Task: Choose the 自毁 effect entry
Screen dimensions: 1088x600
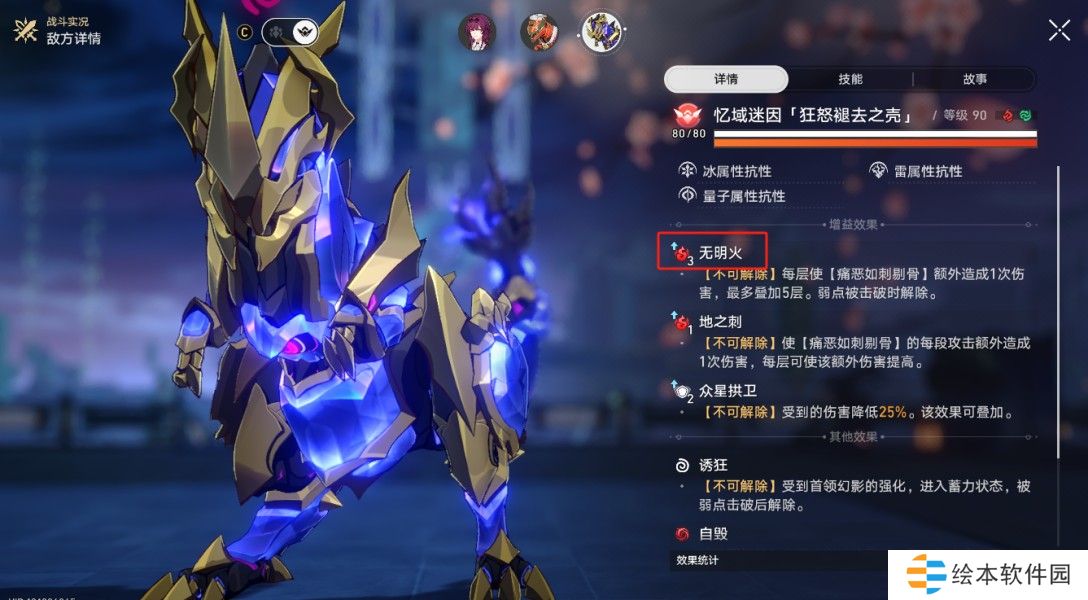Action: [x=712, y=534]
